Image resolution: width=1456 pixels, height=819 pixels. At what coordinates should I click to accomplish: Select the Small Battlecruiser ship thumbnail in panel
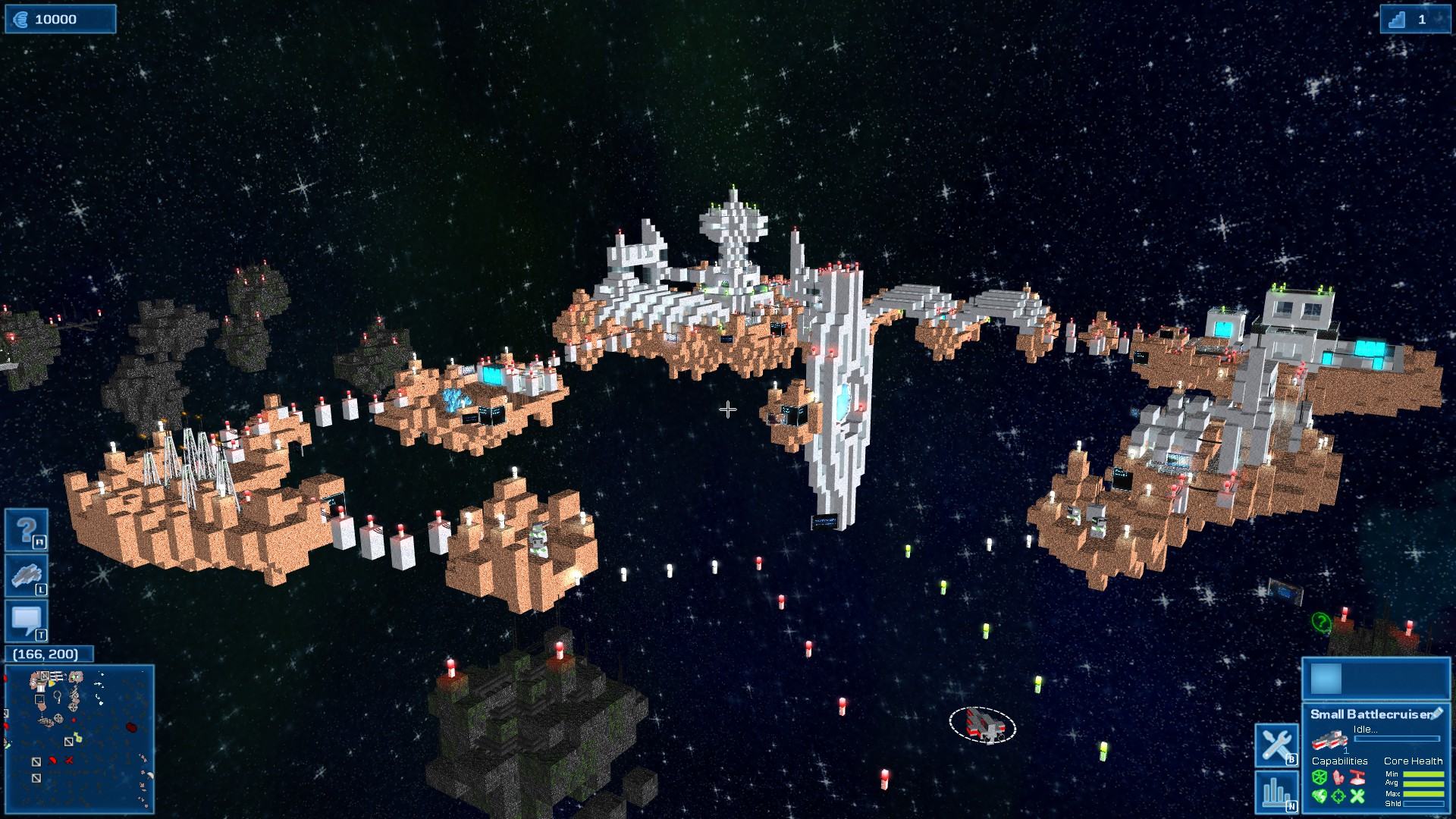pos(1330,739)
